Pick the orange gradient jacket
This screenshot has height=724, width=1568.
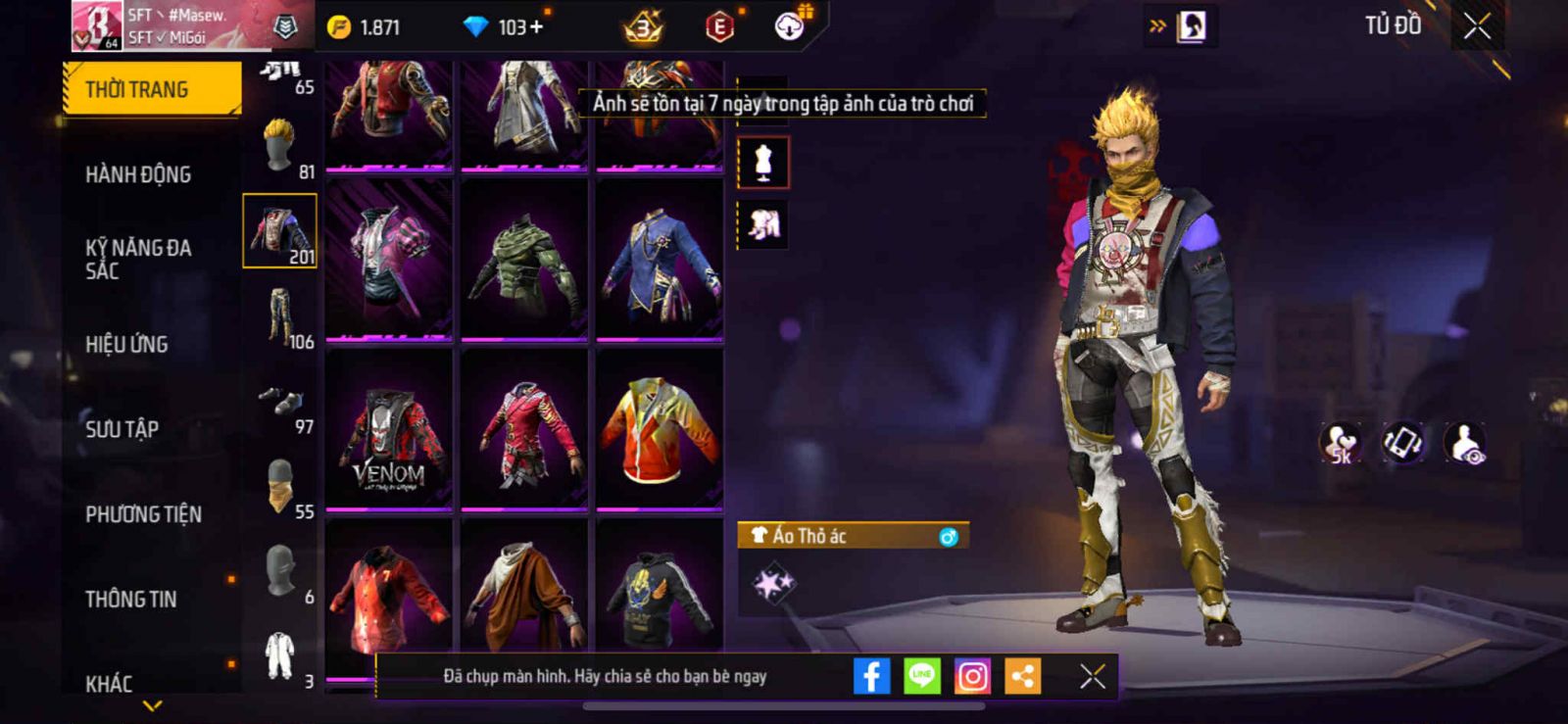click(660, 430)
